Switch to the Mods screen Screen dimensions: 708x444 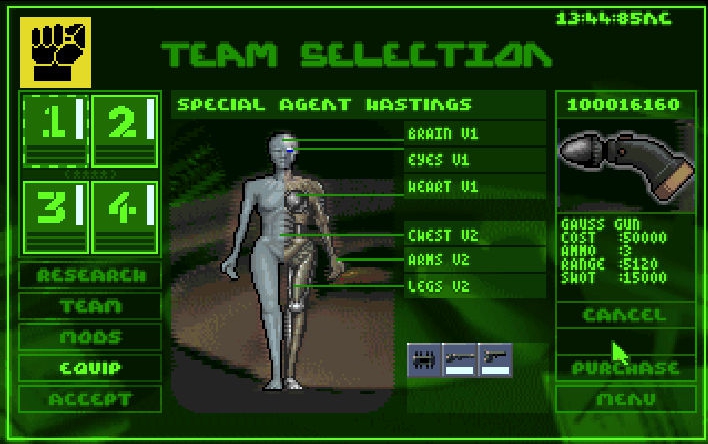pyautogui.click(x=90, y=337)
